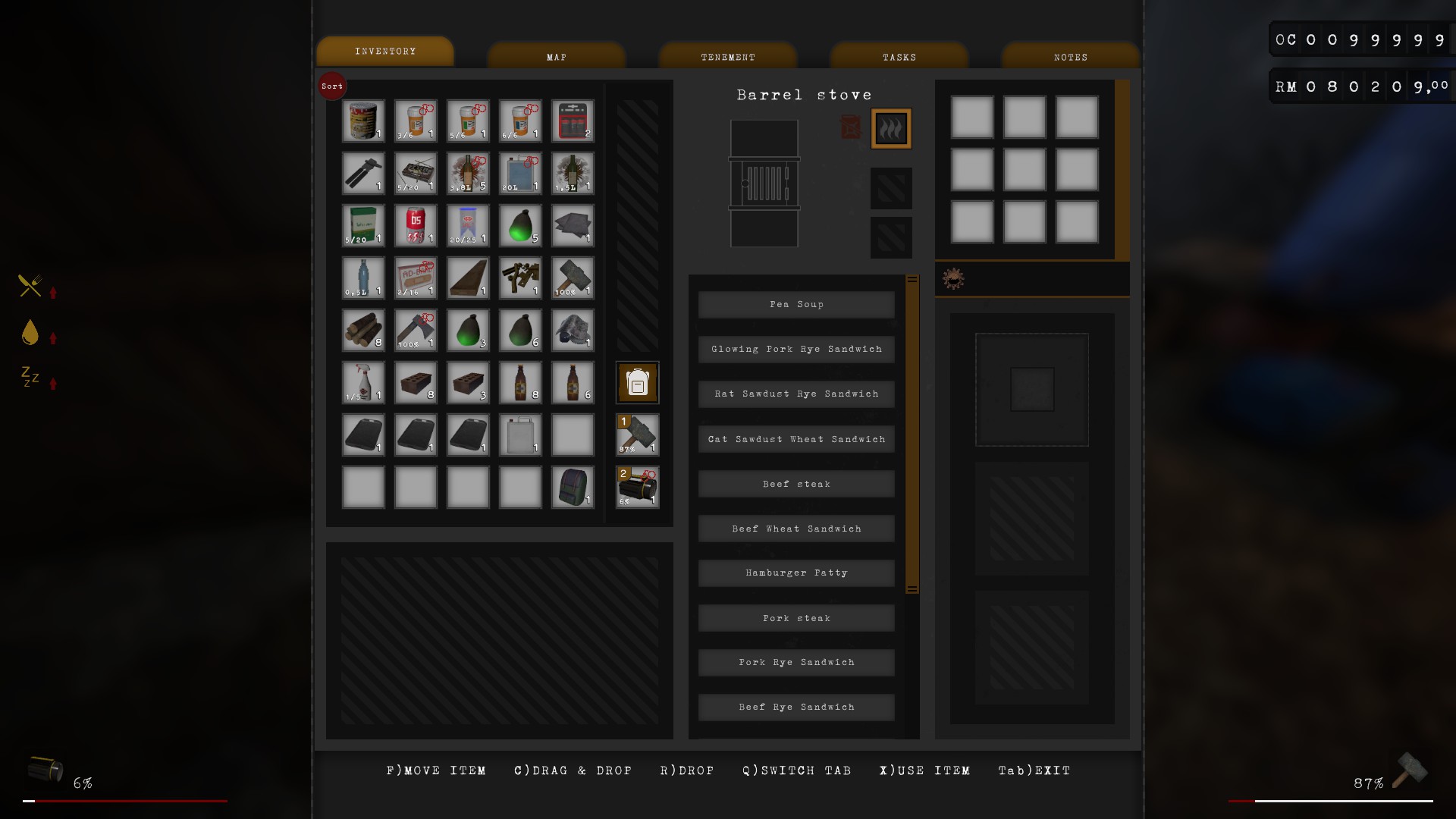1456x819 pixels.
Task: Click the spray bottle in the inventory grid
Action: [x=363, y=383]
